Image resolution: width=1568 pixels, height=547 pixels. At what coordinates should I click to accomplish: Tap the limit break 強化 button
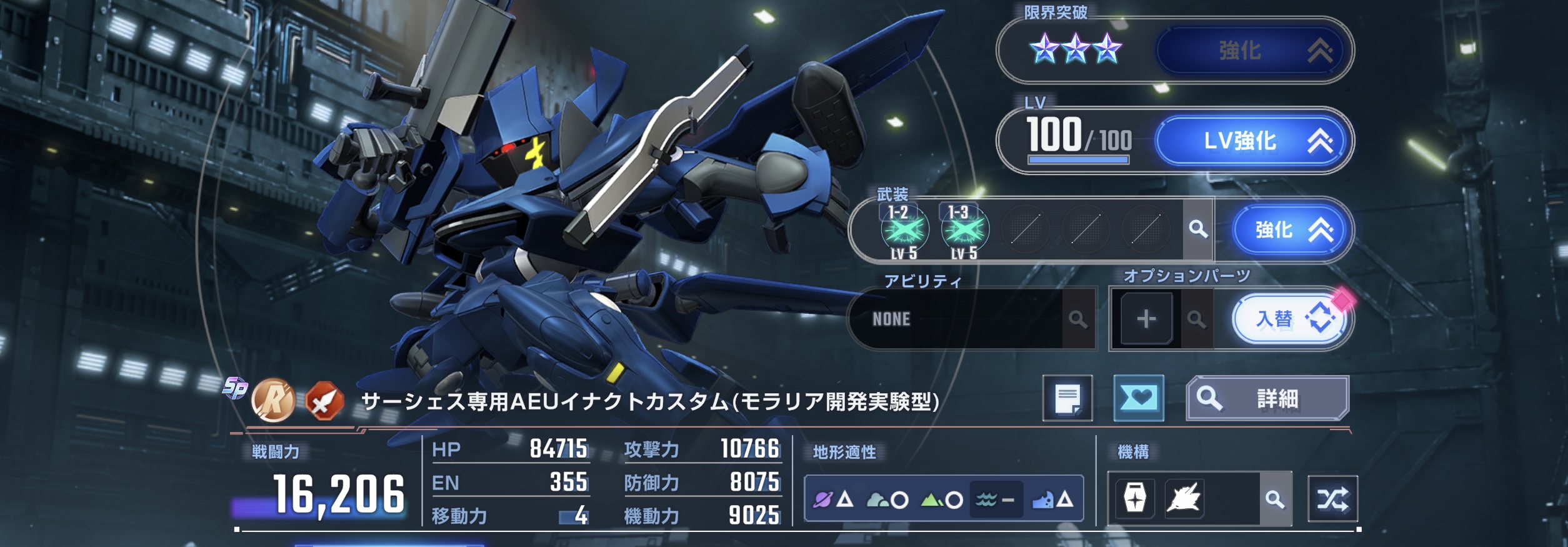[x=1254, y=51]
